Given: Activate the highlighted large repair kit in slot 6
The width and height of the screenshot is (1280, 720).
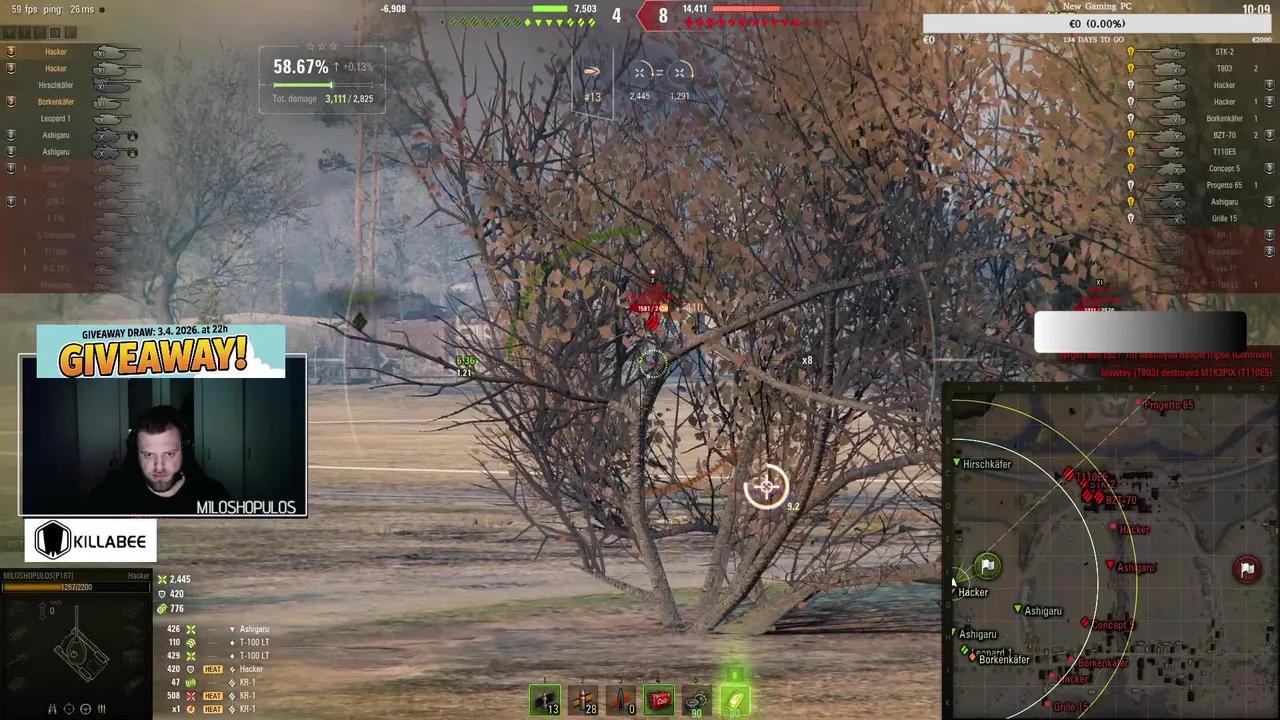Looking at the screenshot, I should point(733,699).
